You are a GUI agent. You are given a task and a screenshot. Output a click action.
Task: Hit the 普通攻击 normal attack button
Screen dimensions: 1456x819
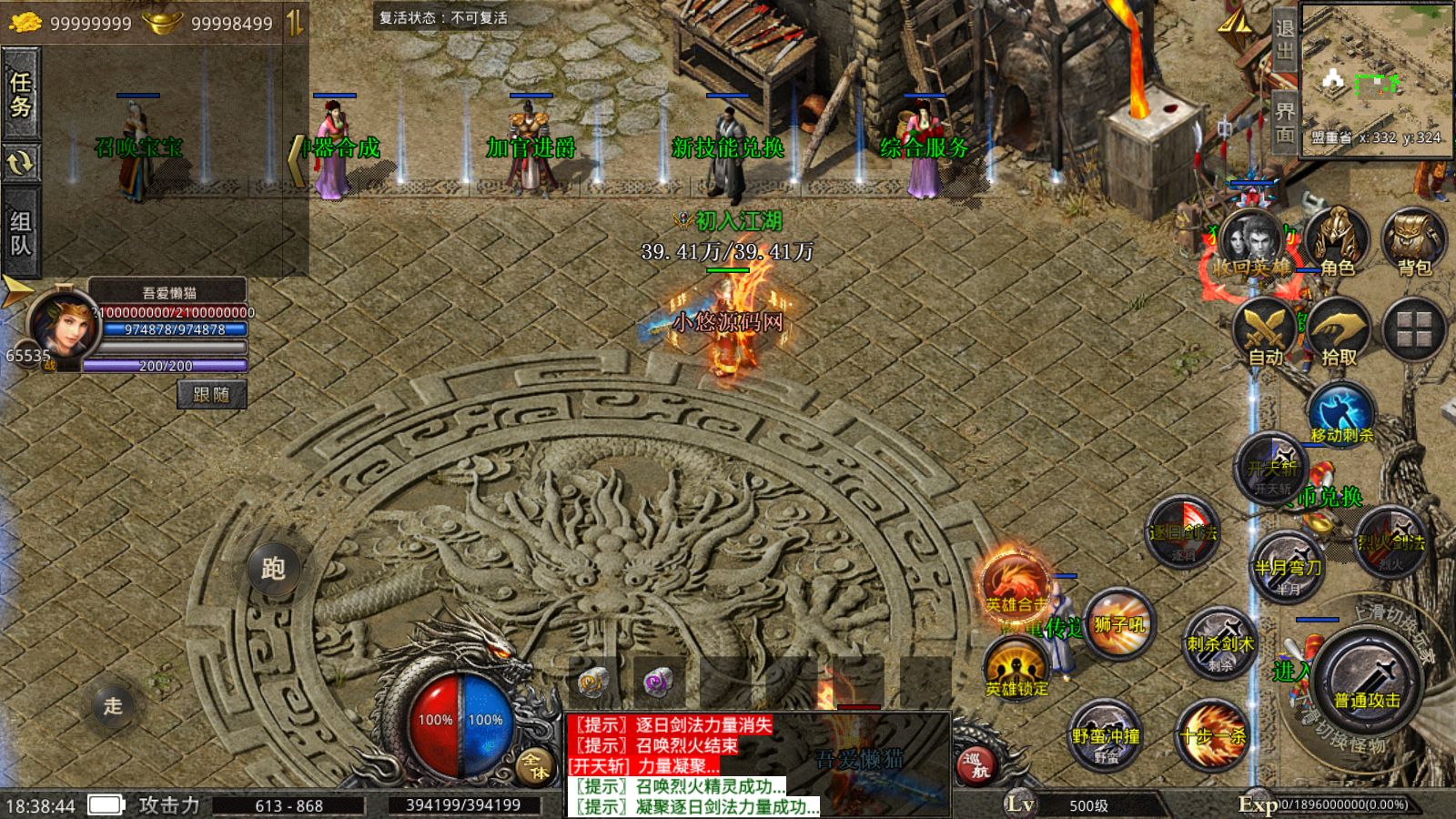pyautogui.click(x=1367, y=684)
